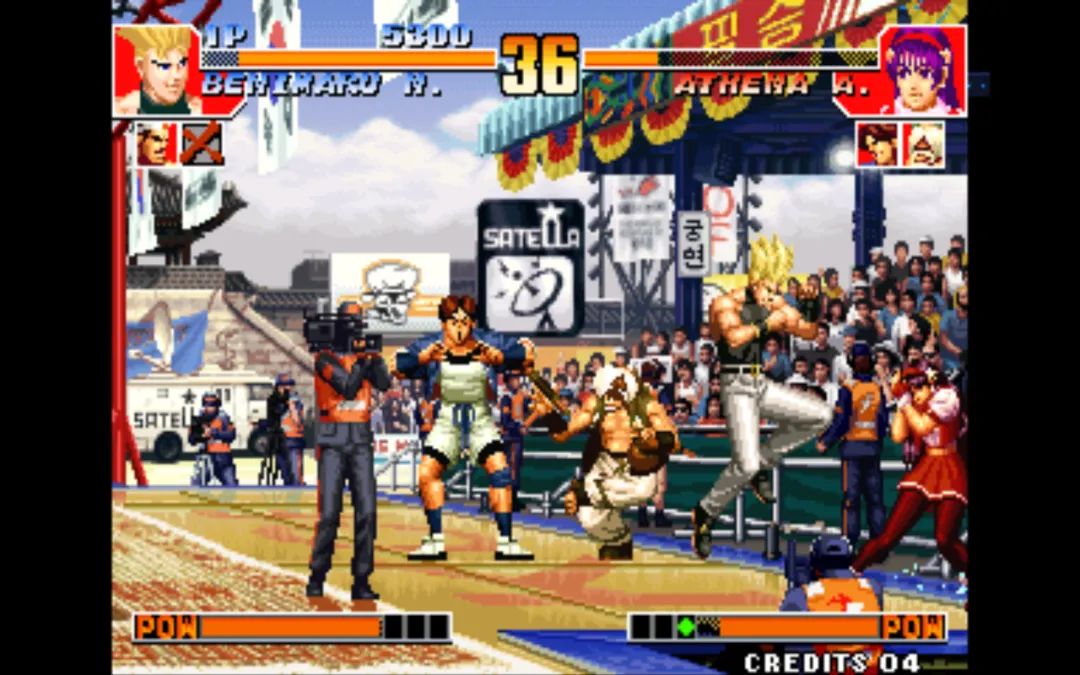Click Benimaru's player one portrait
Viewport: 1080px width, 675px height.
pyautogui.click(x=158, y=70)
